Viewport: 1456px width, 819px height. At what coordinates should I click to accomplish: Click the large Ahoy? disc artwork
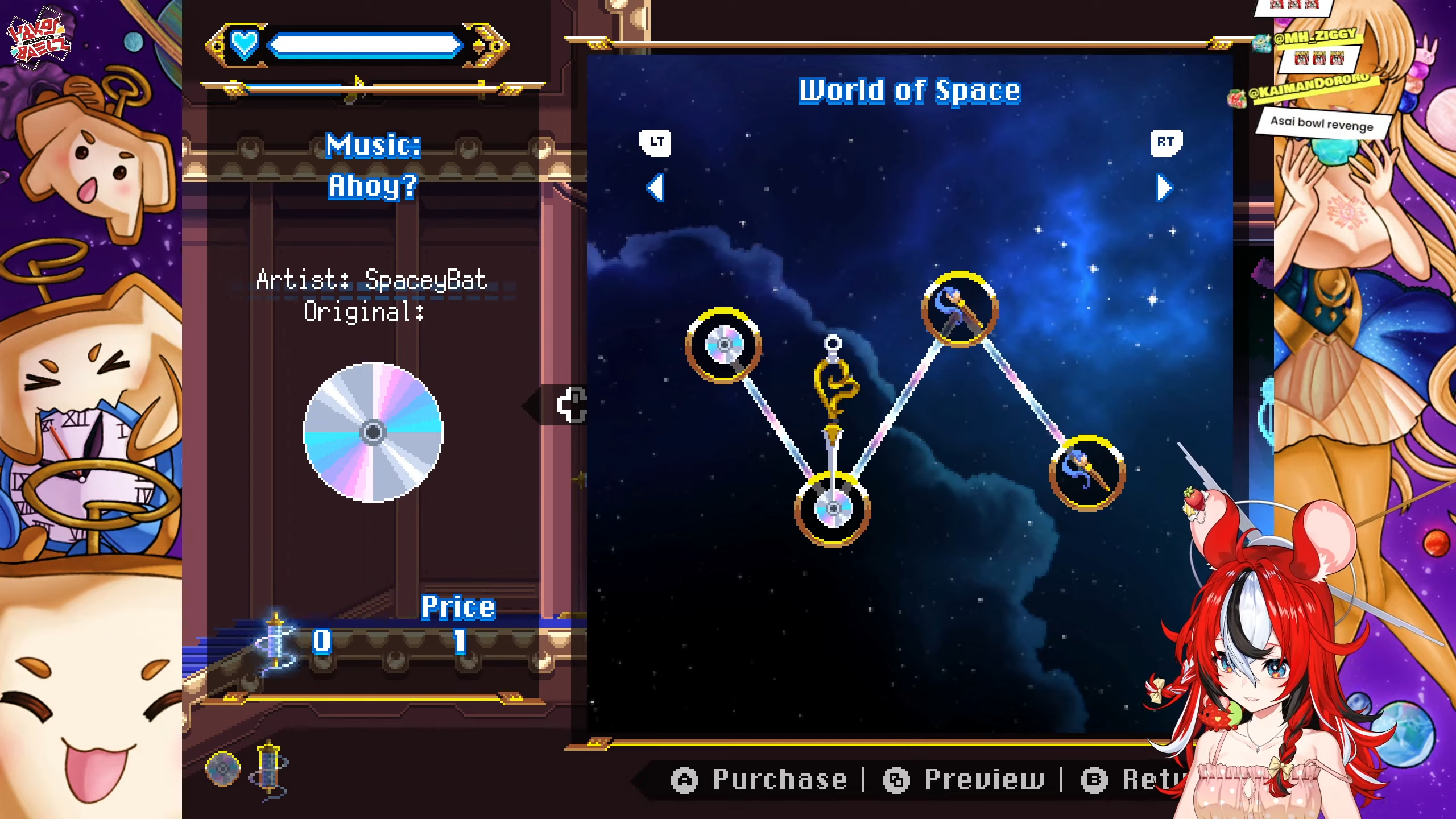[x=373, y=432]
